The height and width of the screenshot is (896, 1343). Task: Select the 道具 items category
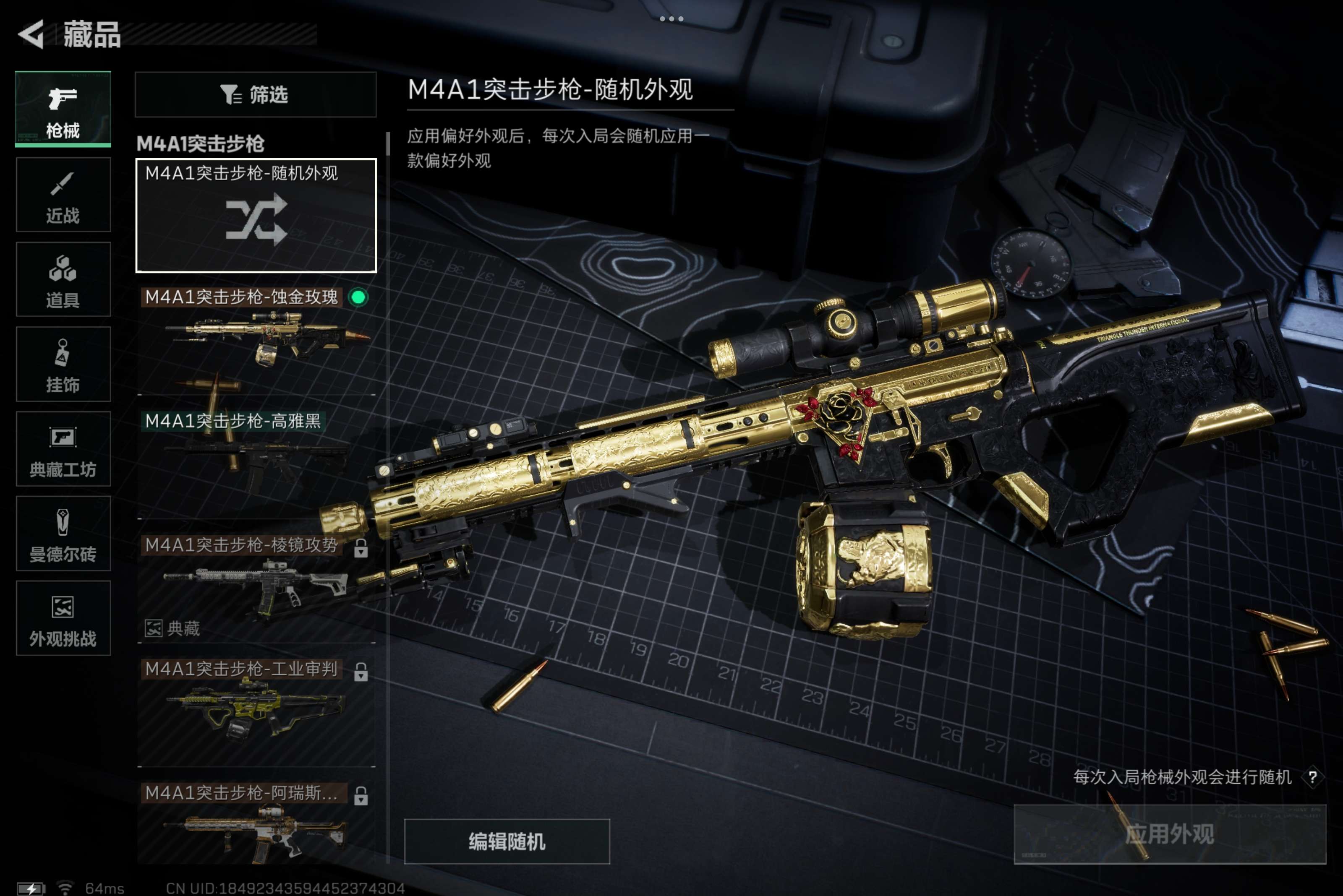tap(63, 279)
